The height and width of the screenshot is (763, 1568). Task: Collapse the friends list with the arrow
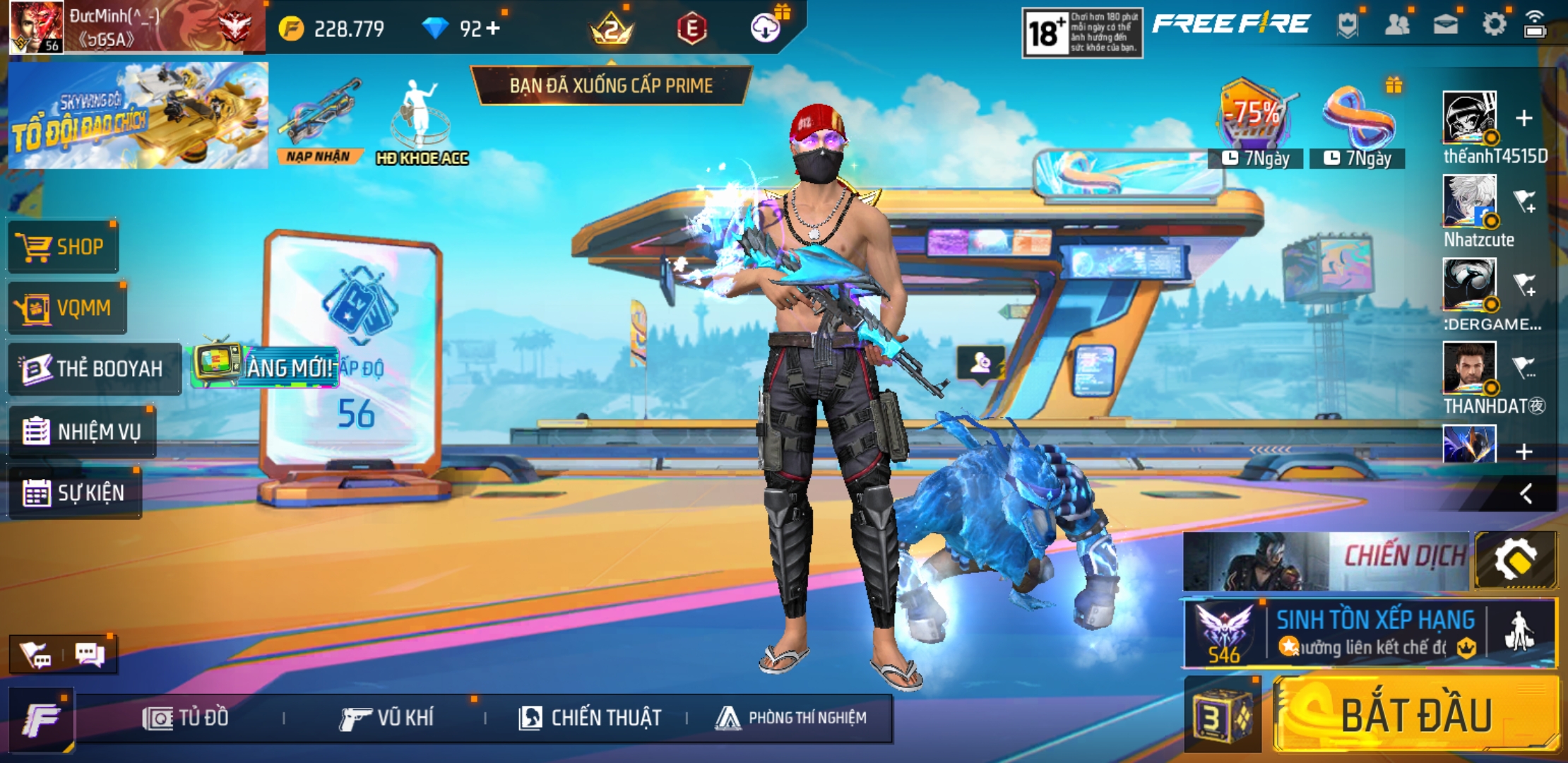click(1526, 493)
